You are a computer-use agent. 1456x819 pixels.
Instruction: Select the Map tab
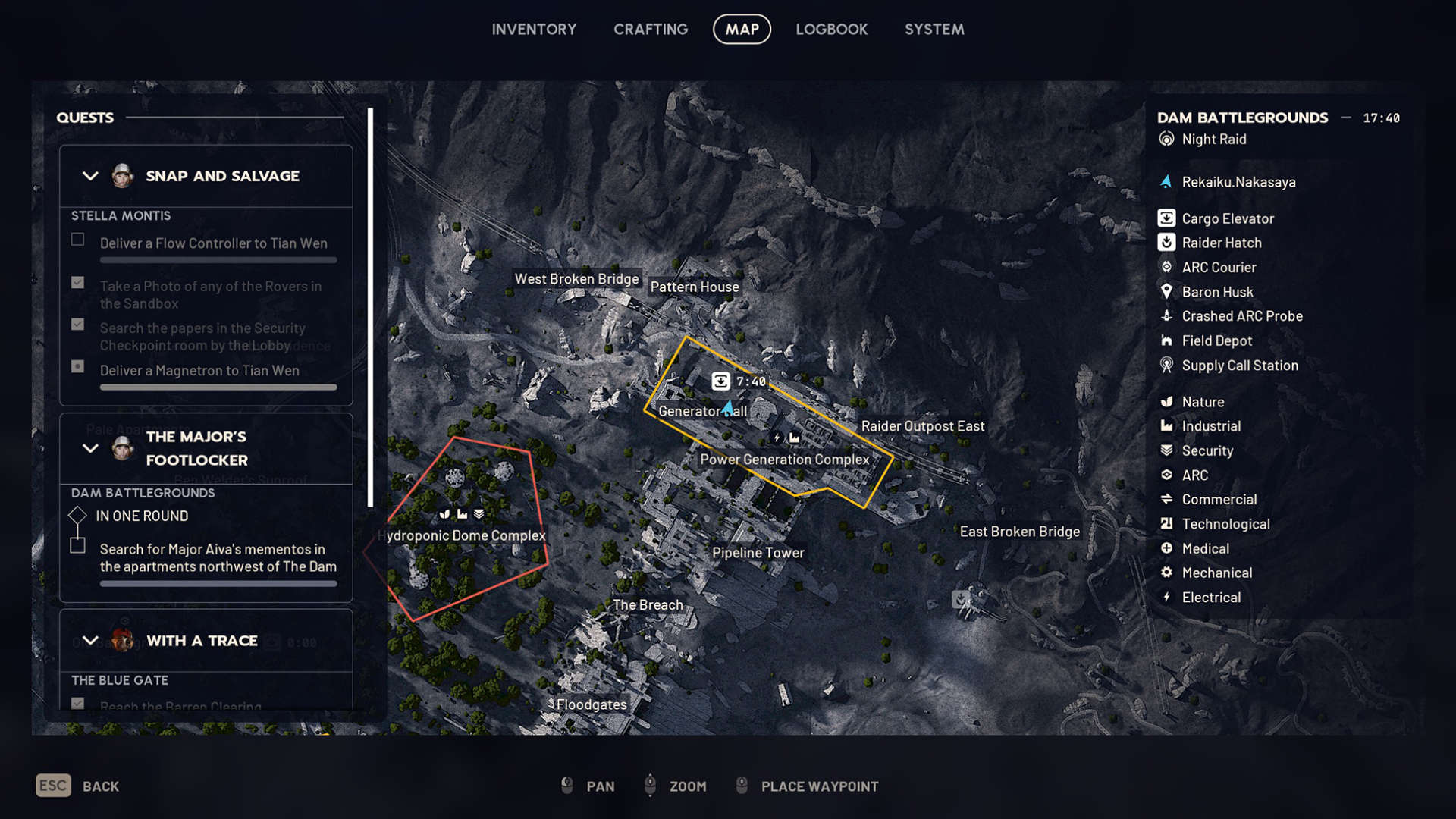[x=742, y=30]
